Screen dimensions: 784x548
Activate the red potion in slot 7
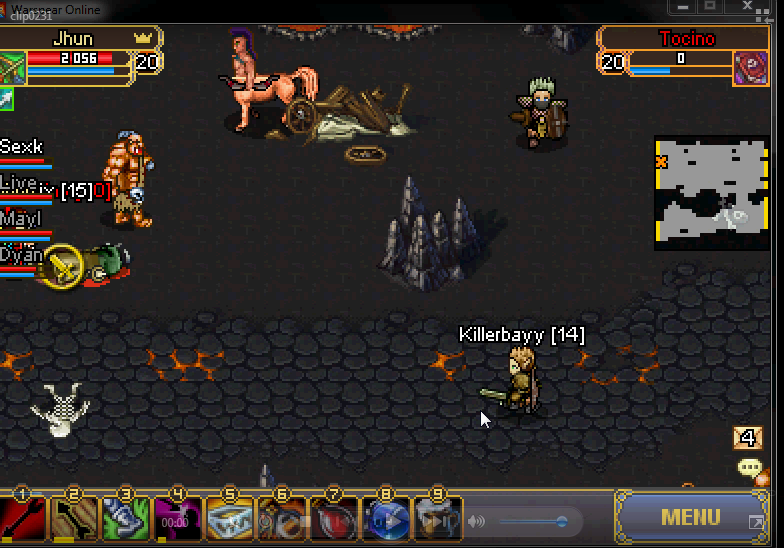tap(334, 520)
